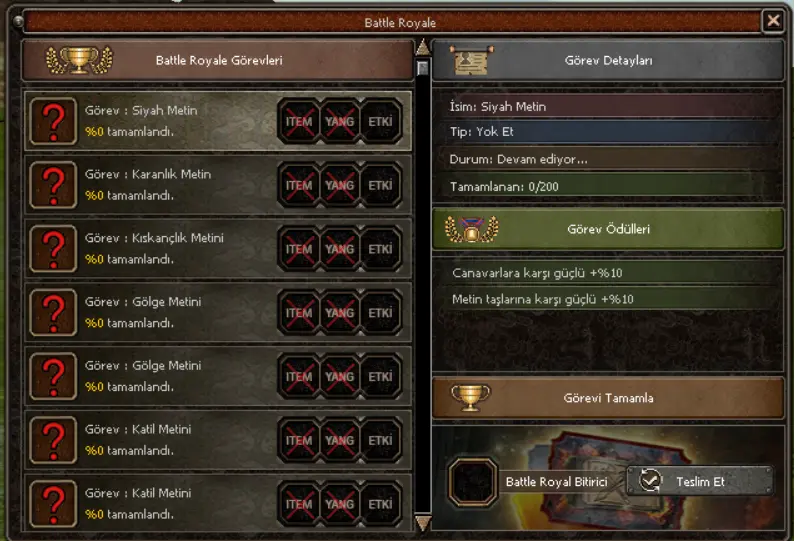Screen dimensions: 795x541
Task: Select the Siyah Metin quest row
Action: (x=150, y=122)
